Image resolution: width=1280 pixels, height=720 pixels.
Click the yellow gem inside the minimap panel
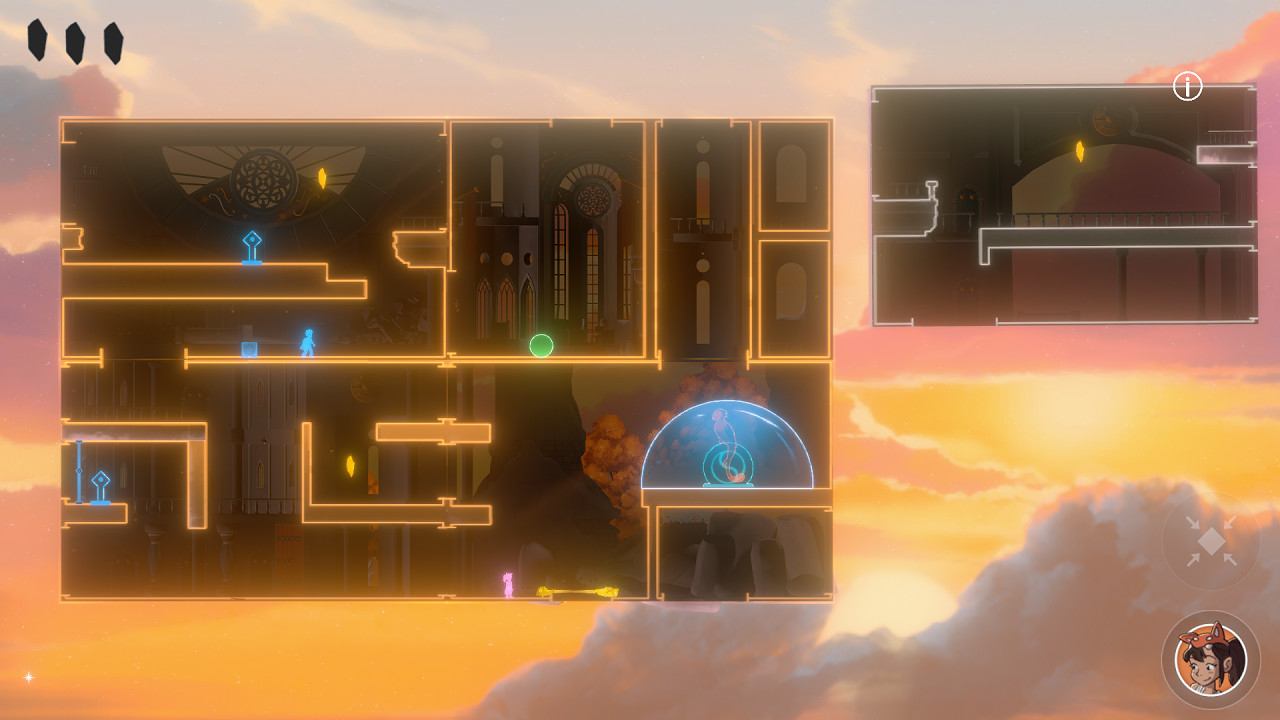pyautogui.click(x=1082, y=148)
